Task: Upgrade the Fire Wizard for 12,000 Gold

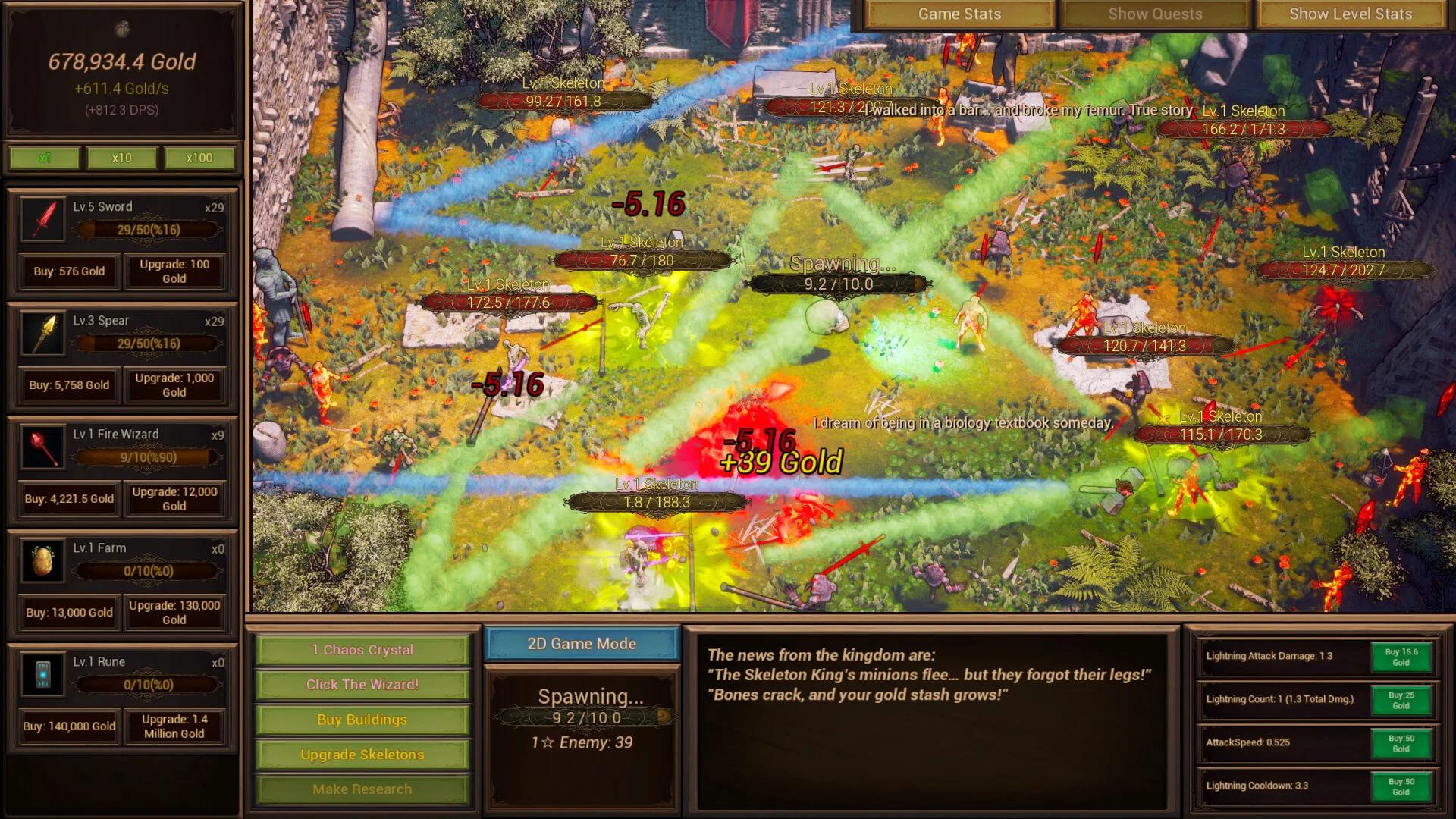Action: (174, 499)
